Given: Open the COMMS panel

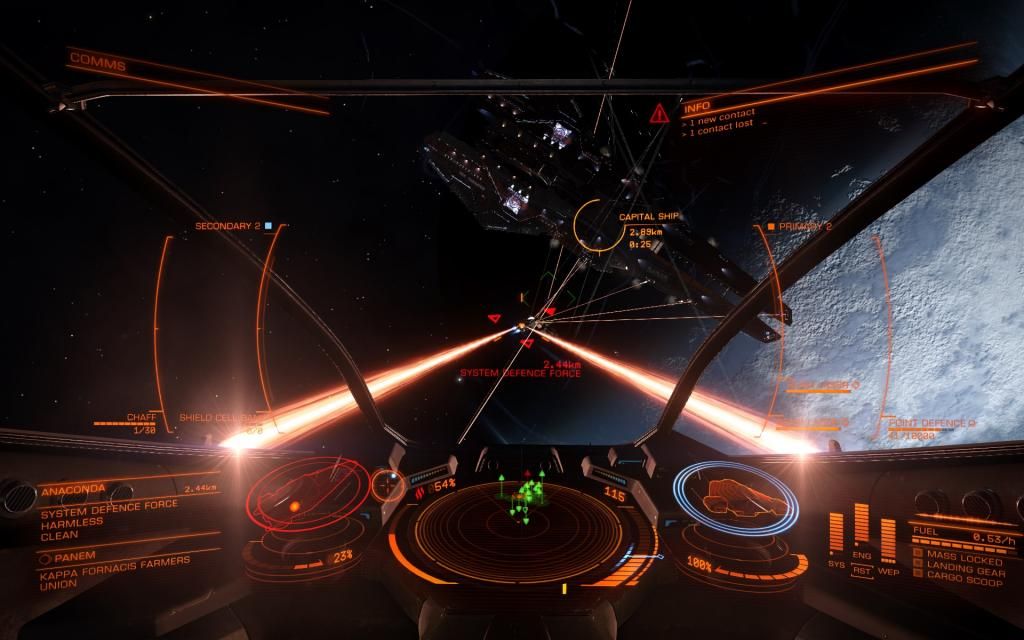Looking at the screenshot, I should pos(97,65).
